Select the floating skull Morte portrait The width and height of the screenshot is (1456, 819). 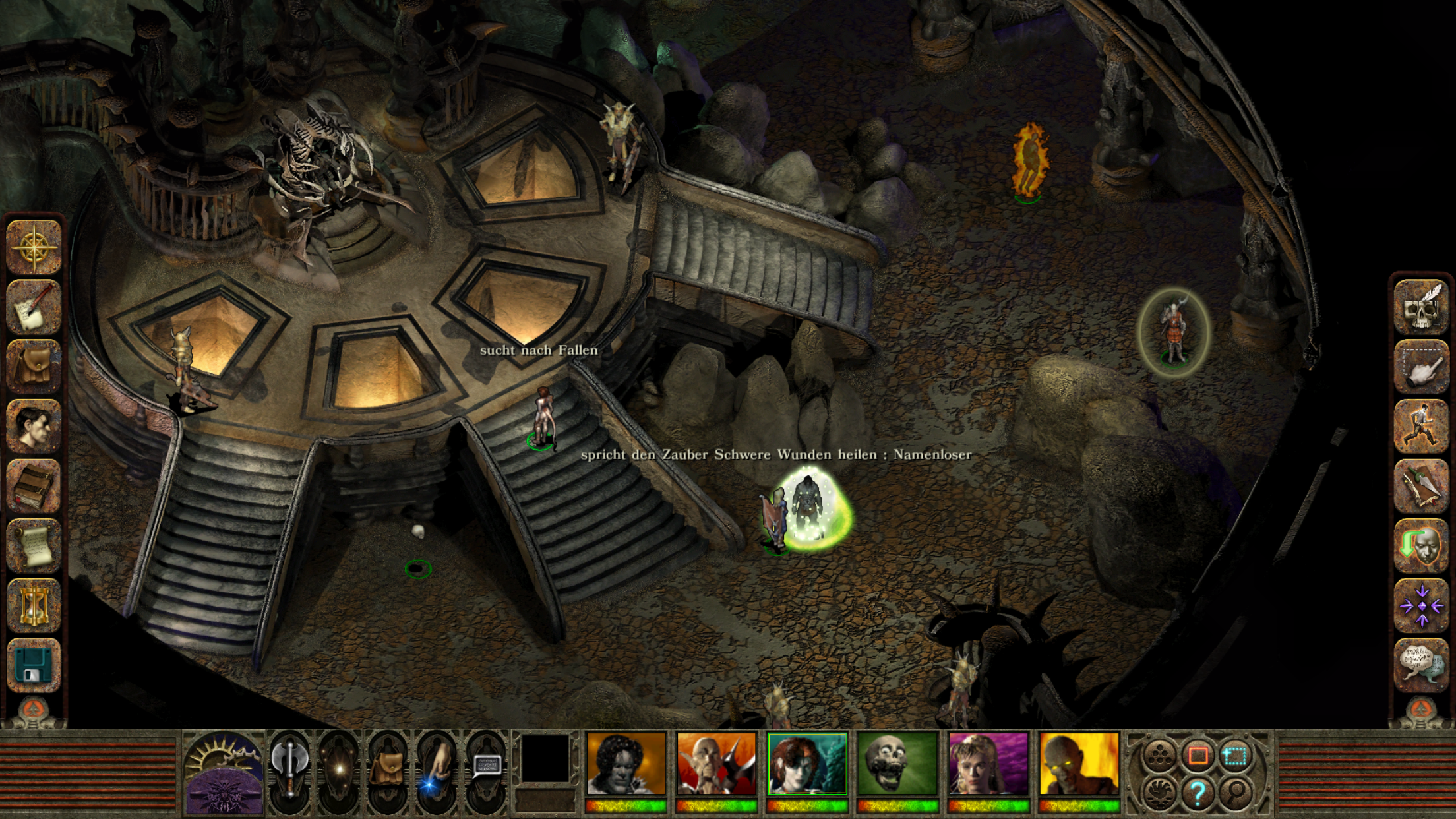pyautogui.click(x=897, y=764)
